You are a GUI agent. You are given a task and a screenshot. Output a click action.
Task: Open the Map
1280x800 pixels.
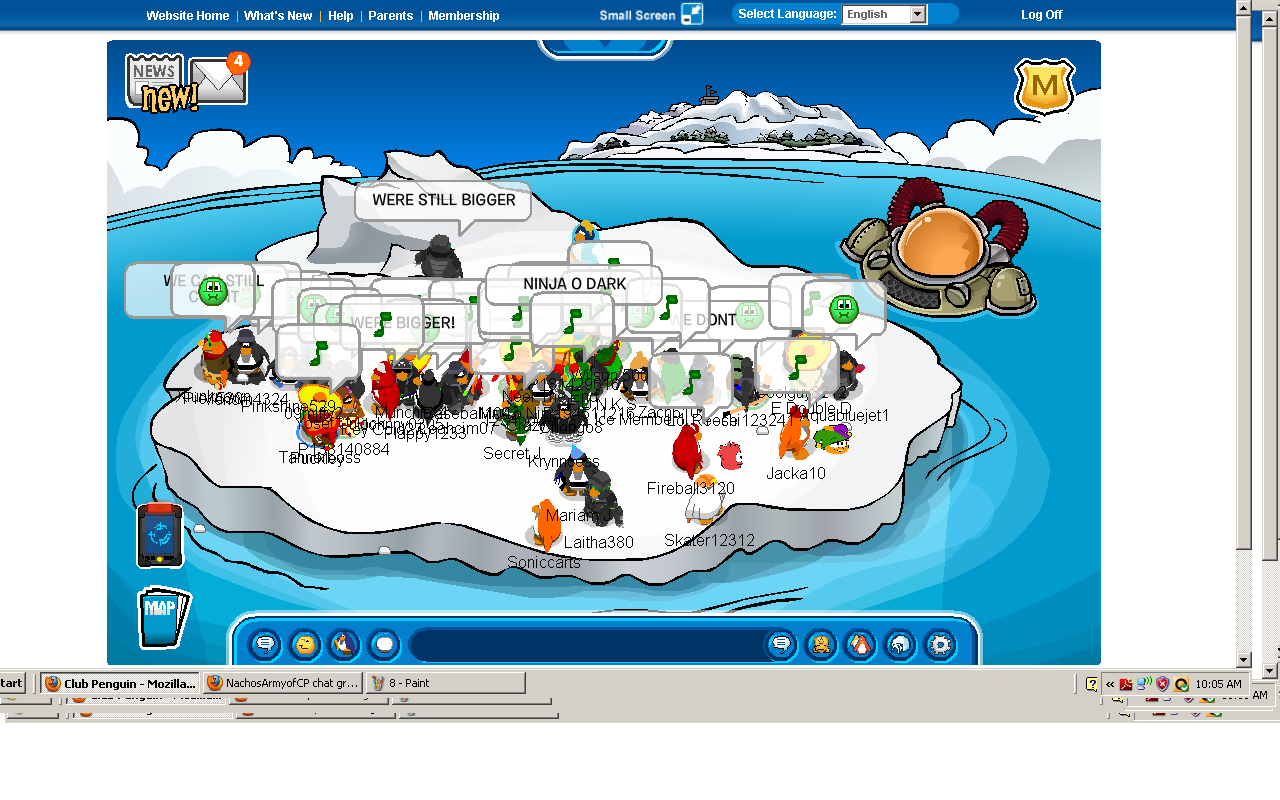click(x=162, y=617)
